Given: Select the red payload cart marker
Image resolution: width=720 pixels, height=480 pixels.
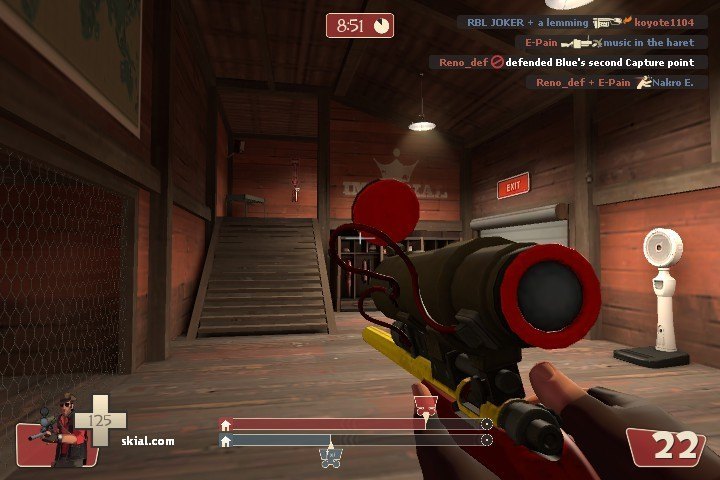Looking at the screenshot, I should [425, 406].
